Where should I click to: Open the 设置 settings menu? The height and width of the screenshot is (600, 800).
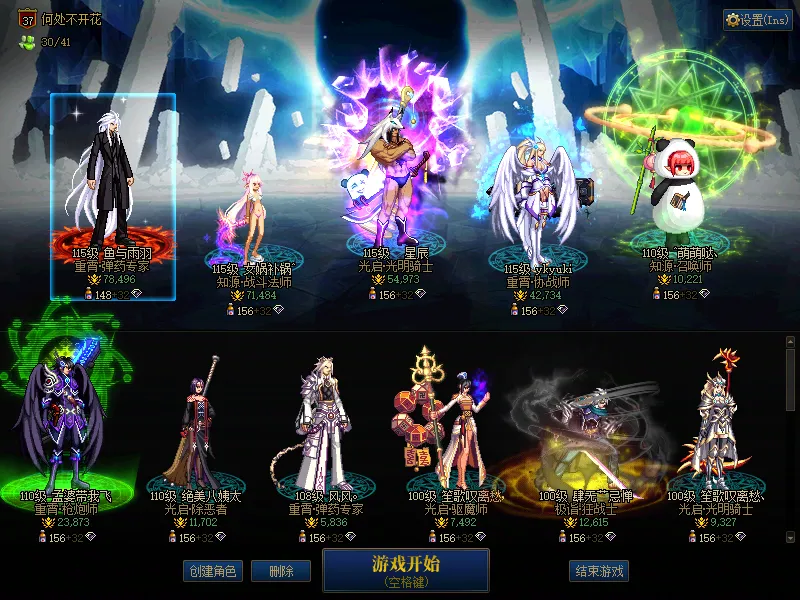757,20
